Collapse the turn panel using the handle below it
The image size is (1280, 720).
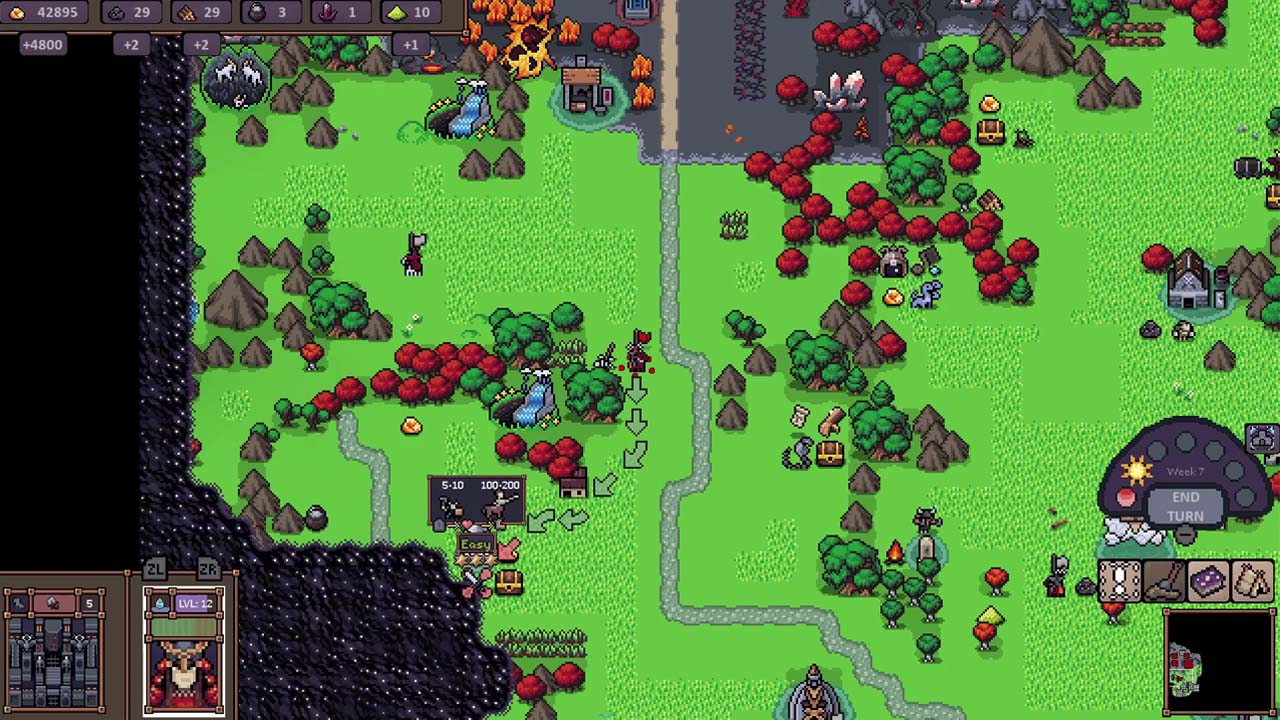[1184, 536]
